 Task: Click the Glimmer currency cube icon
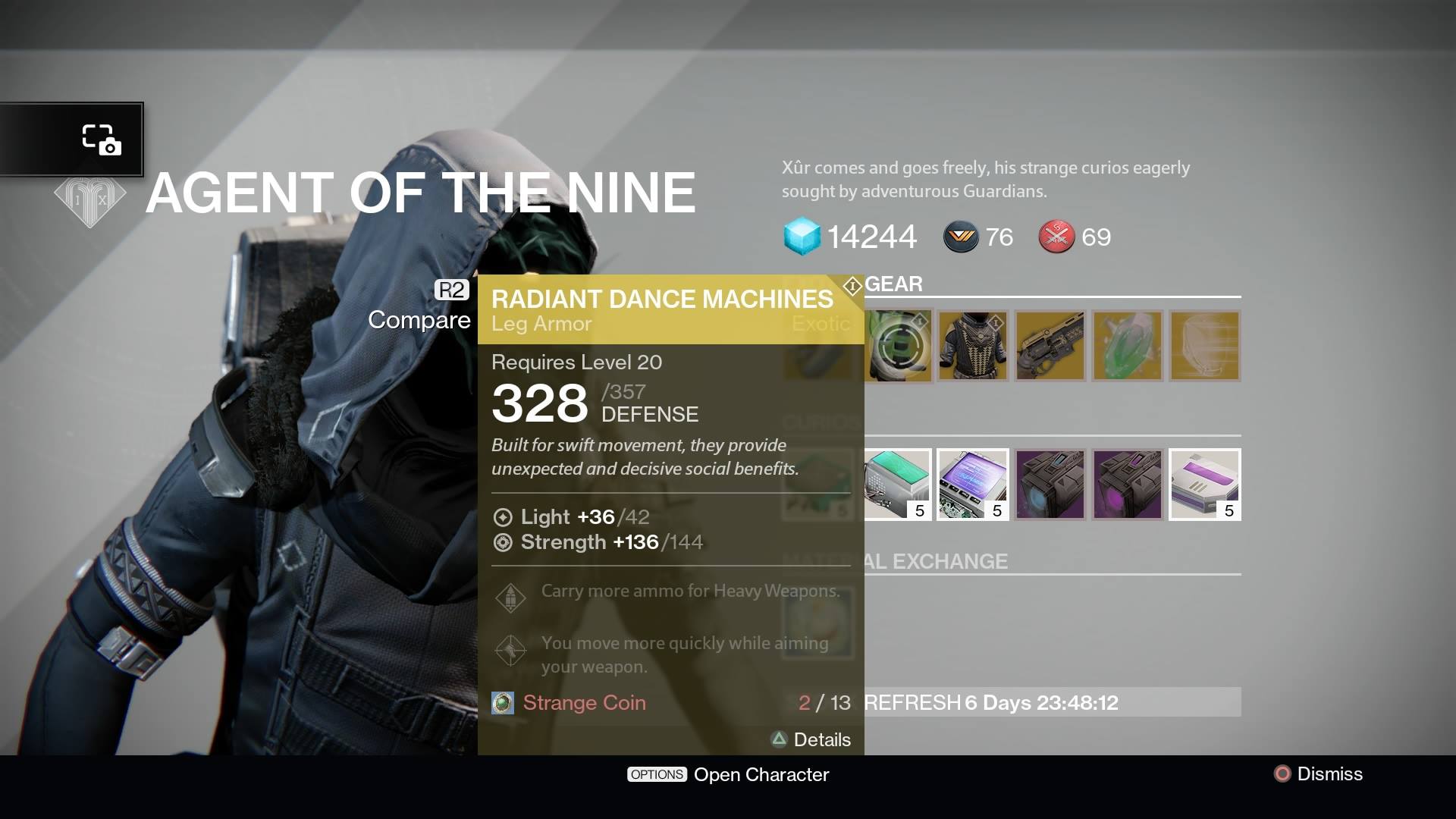pos(802,237)
